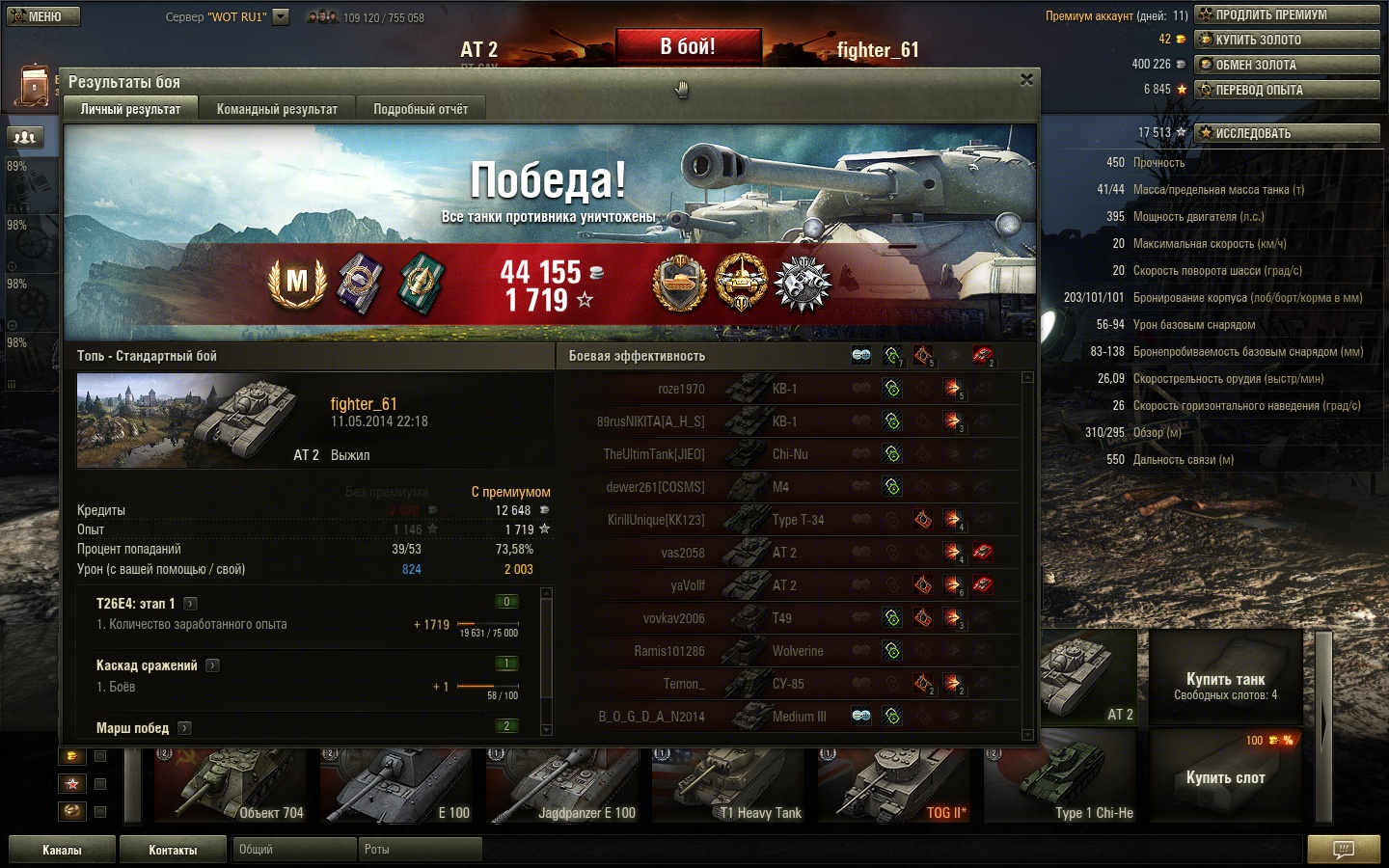Open ОБМЕН ЗОЛОТА
Screen dimensions: 1389x868
[x=1287, y=65]
